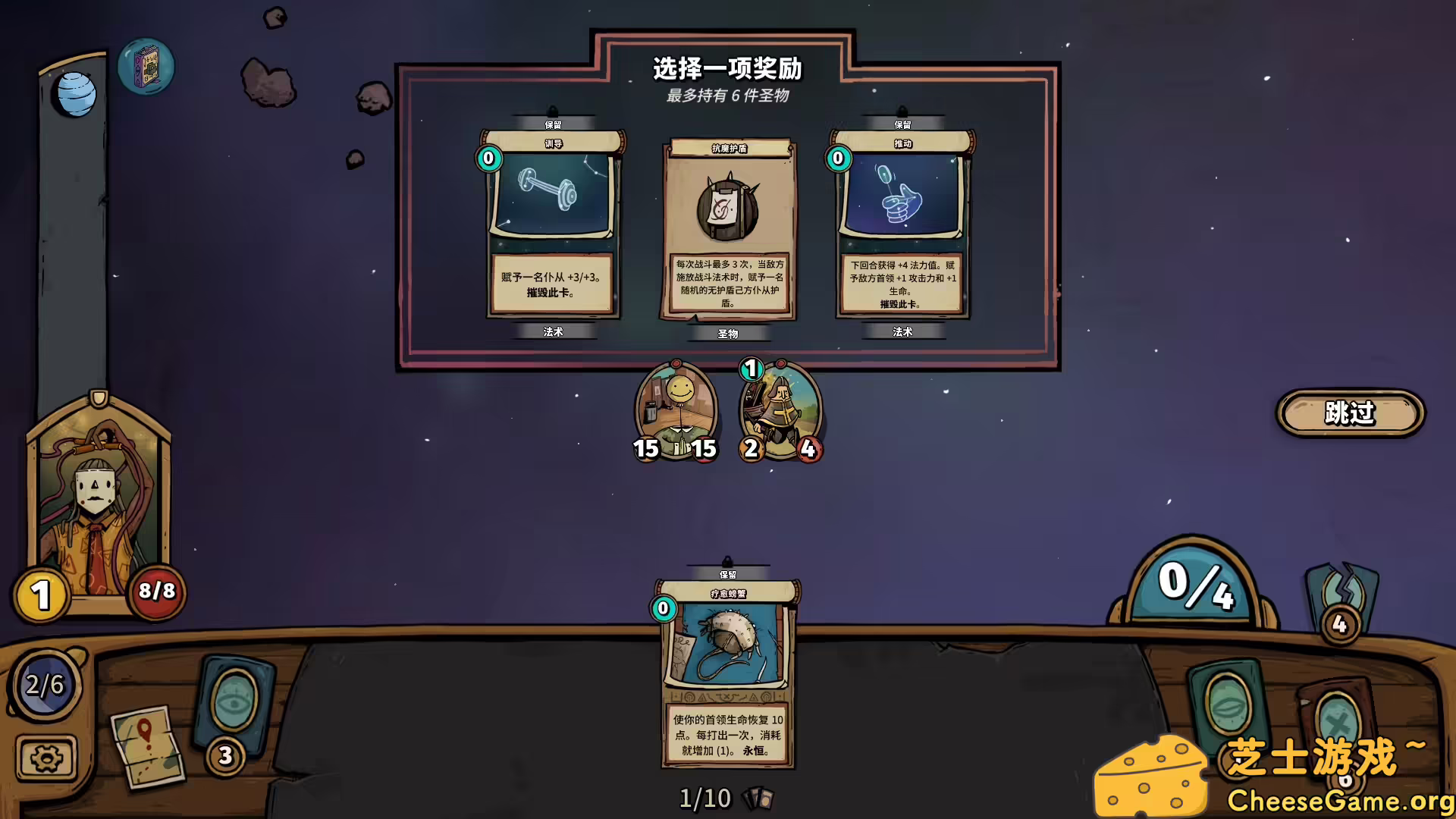
Task: Choose the 抗魔护盾 relic reward
Action: click(x=729, y=228)
